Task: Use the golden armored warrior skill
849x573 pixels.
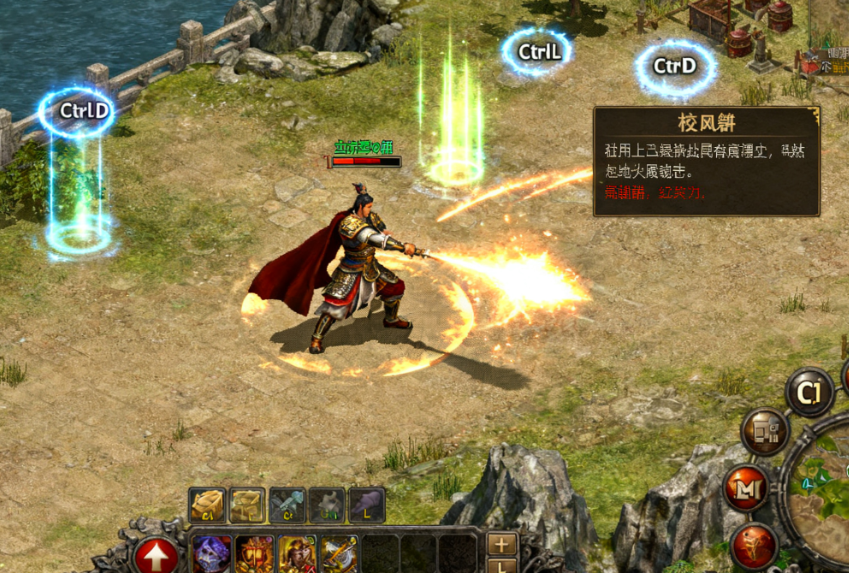Action: pyautogui.click(x=255, y=555)
